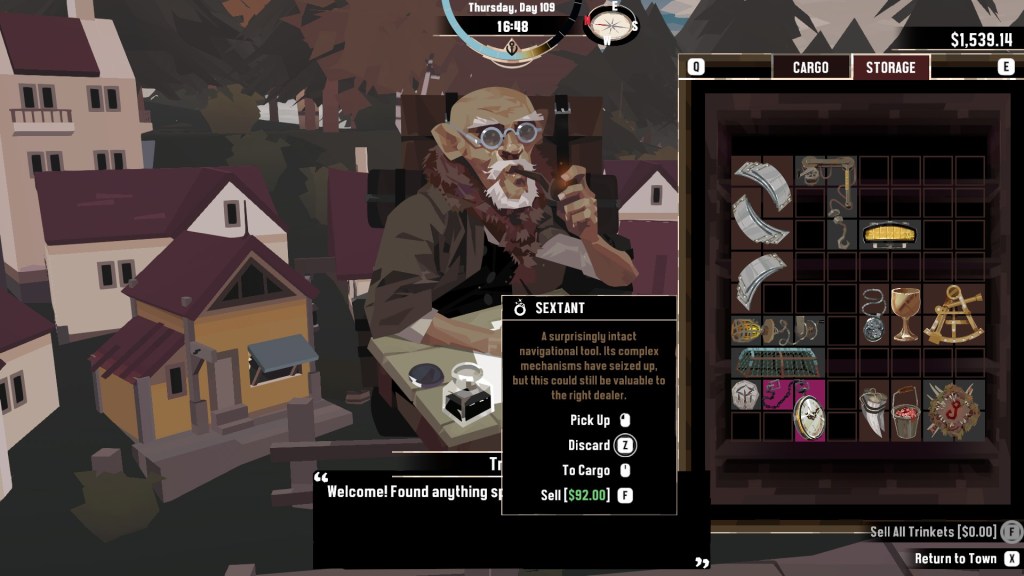This screenshot has height=576, width=1024.
Task: Select the brass sextant in storage
Action: coord(954,315)
